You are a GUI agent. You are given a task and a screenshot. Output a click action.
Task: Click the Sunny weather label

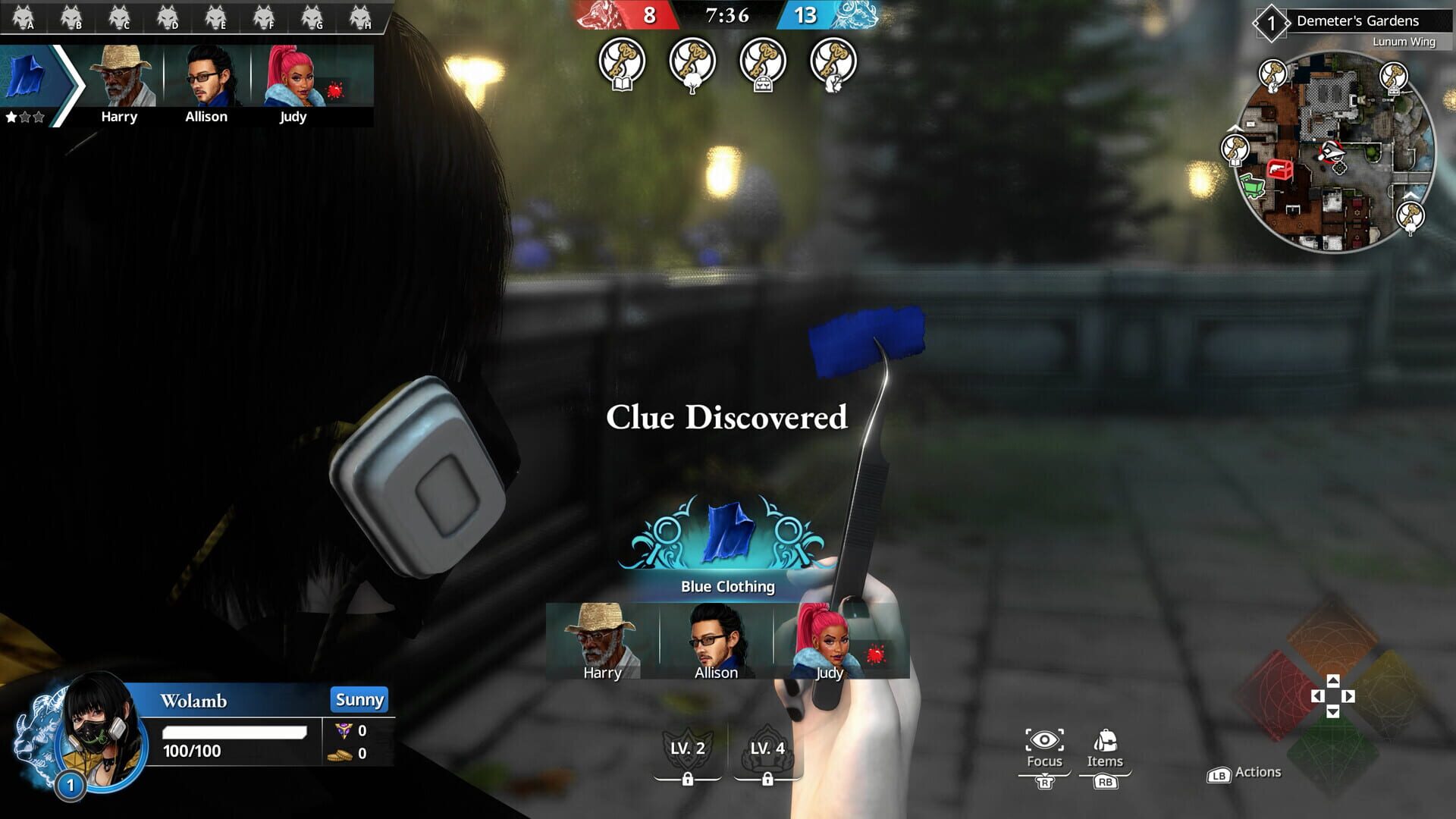click(359, 700)
